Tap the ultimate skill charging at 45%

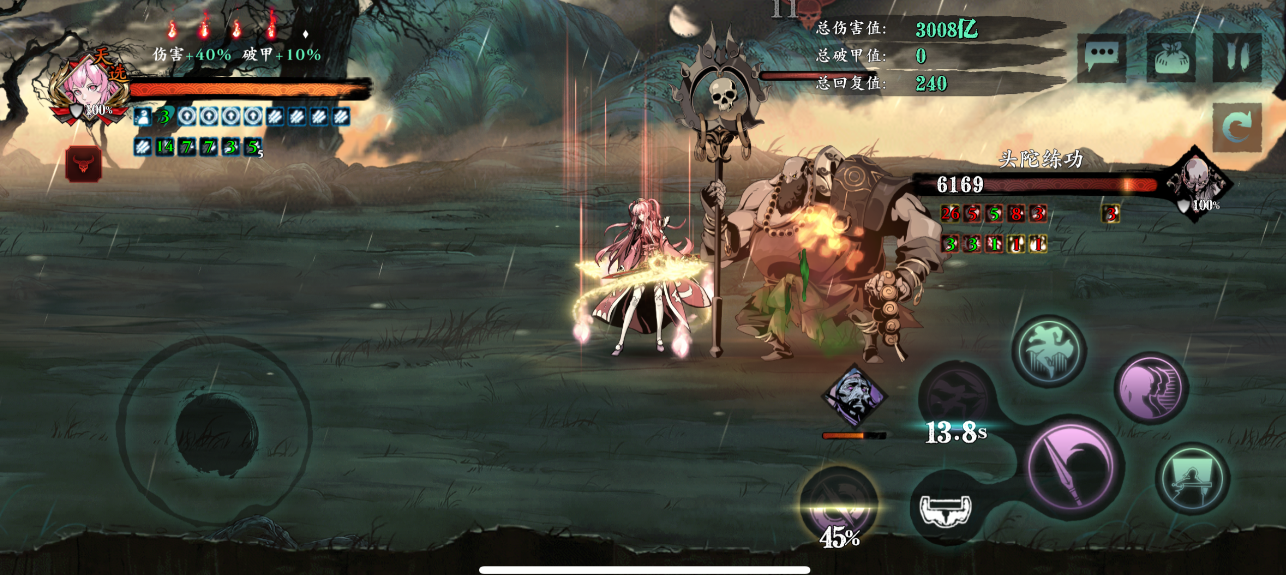(839, 503)
